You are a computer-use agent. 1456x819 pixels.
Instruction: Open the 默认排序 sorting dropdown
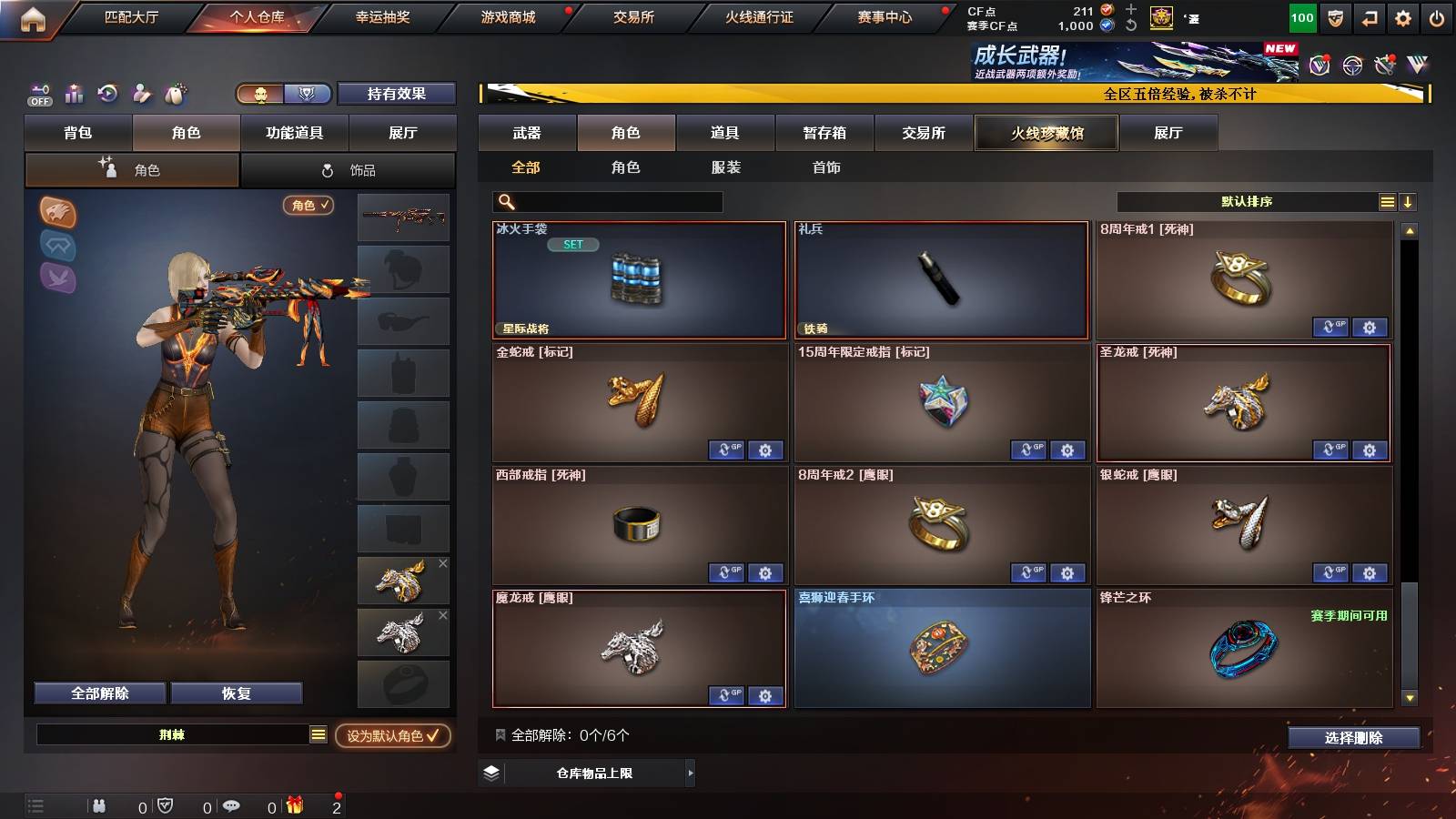[1247, 201]
